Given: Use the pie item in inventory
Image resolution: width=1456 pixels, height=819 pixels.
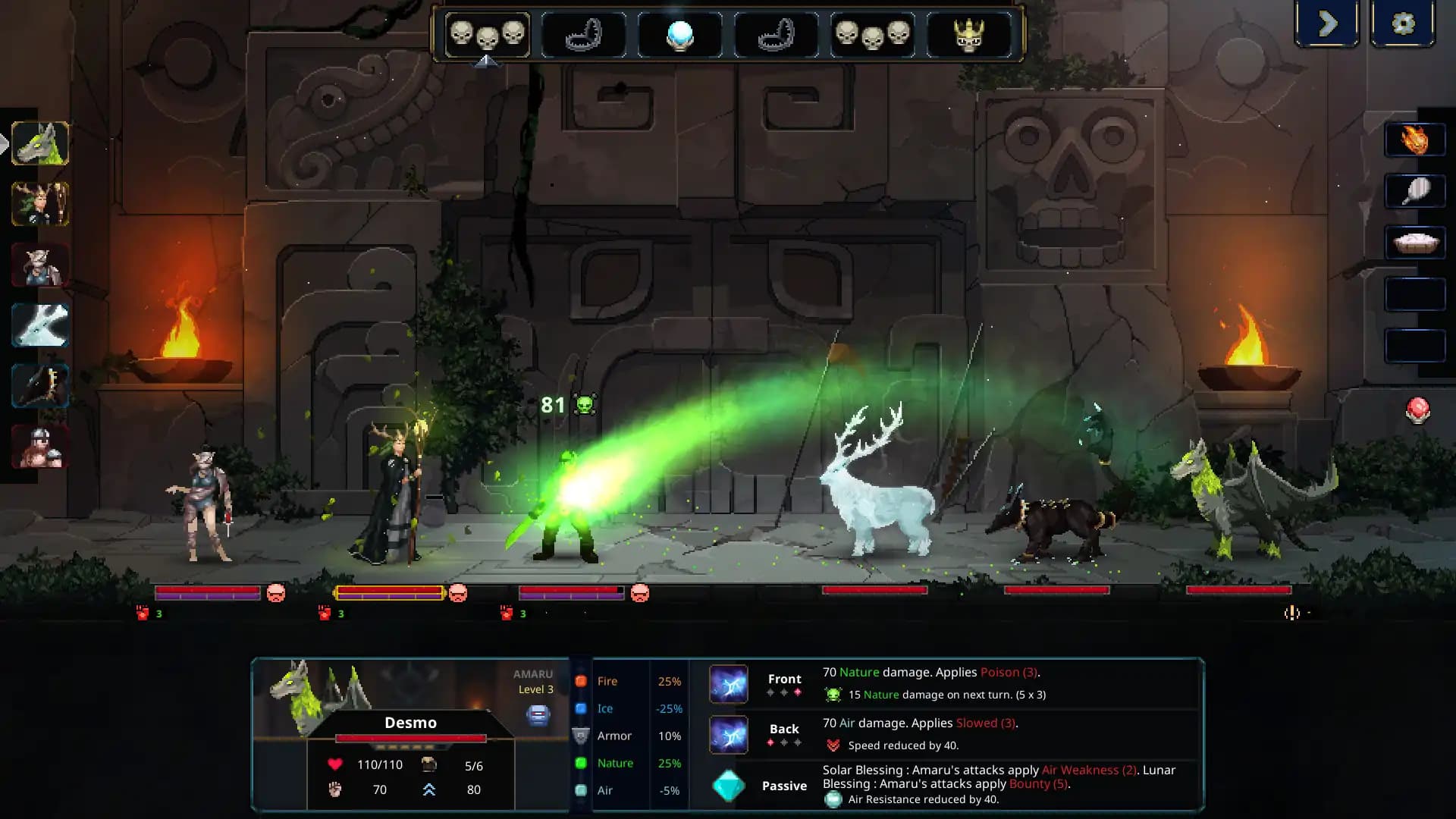Looking at the screenshot, I should click(x=1415, y=242).
